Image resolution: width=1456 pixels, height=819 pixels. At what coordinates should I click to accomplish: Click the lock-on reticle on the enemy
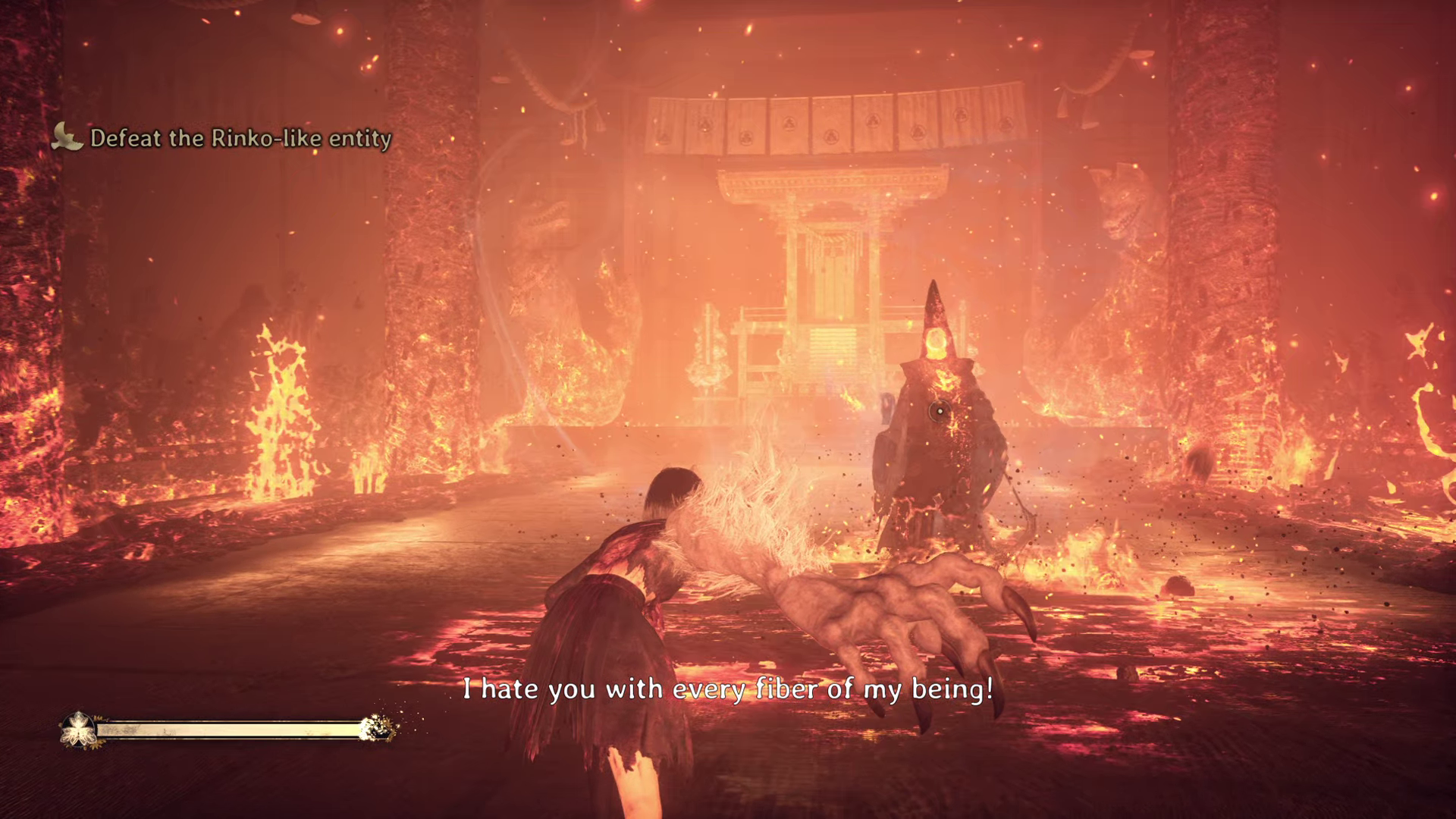click(940, 411)
